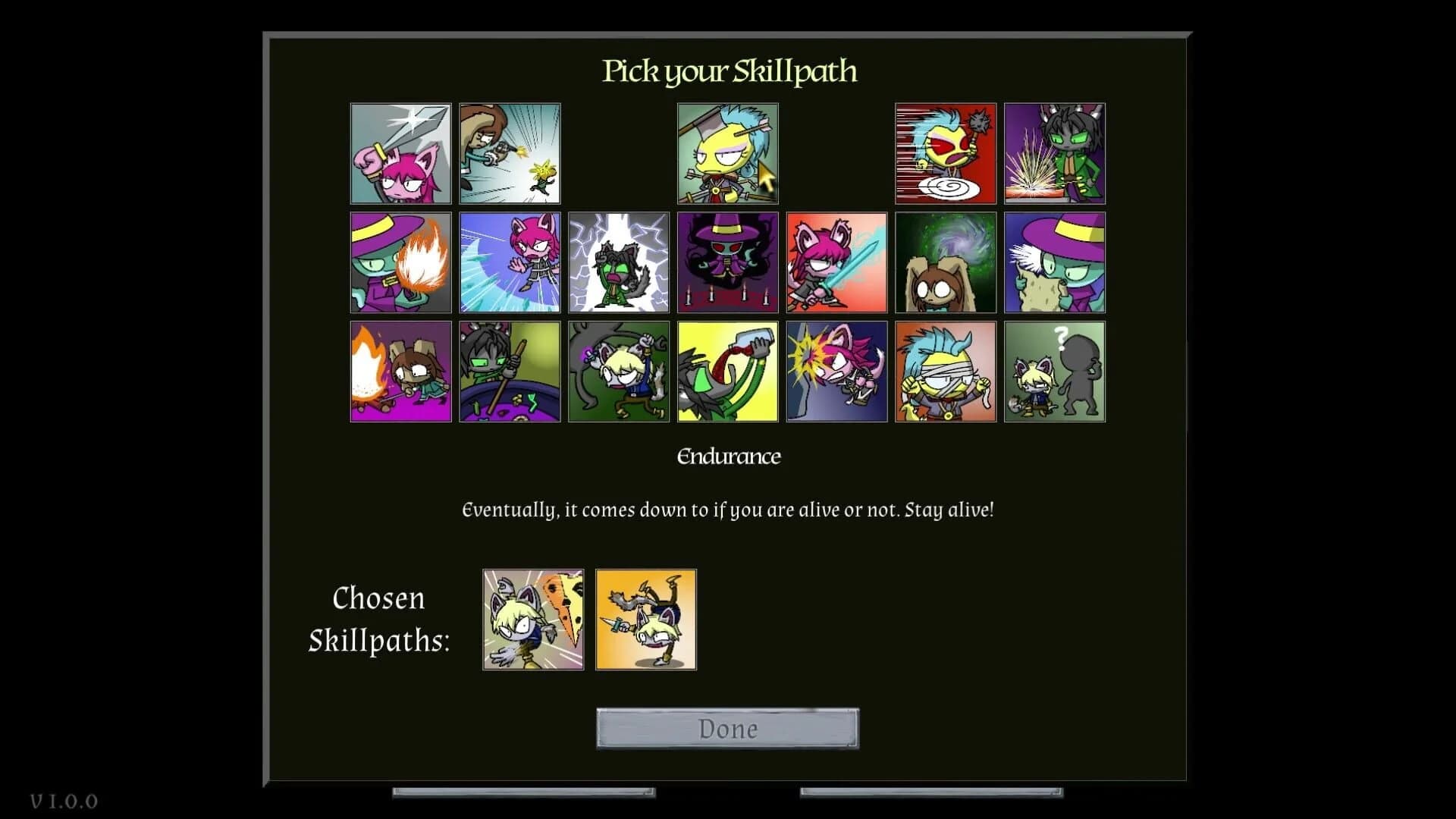Select the cauldron brewing skillpath
Image resolution: width=1456 pixels, height=819 pixels.
(x=510, y=372)
